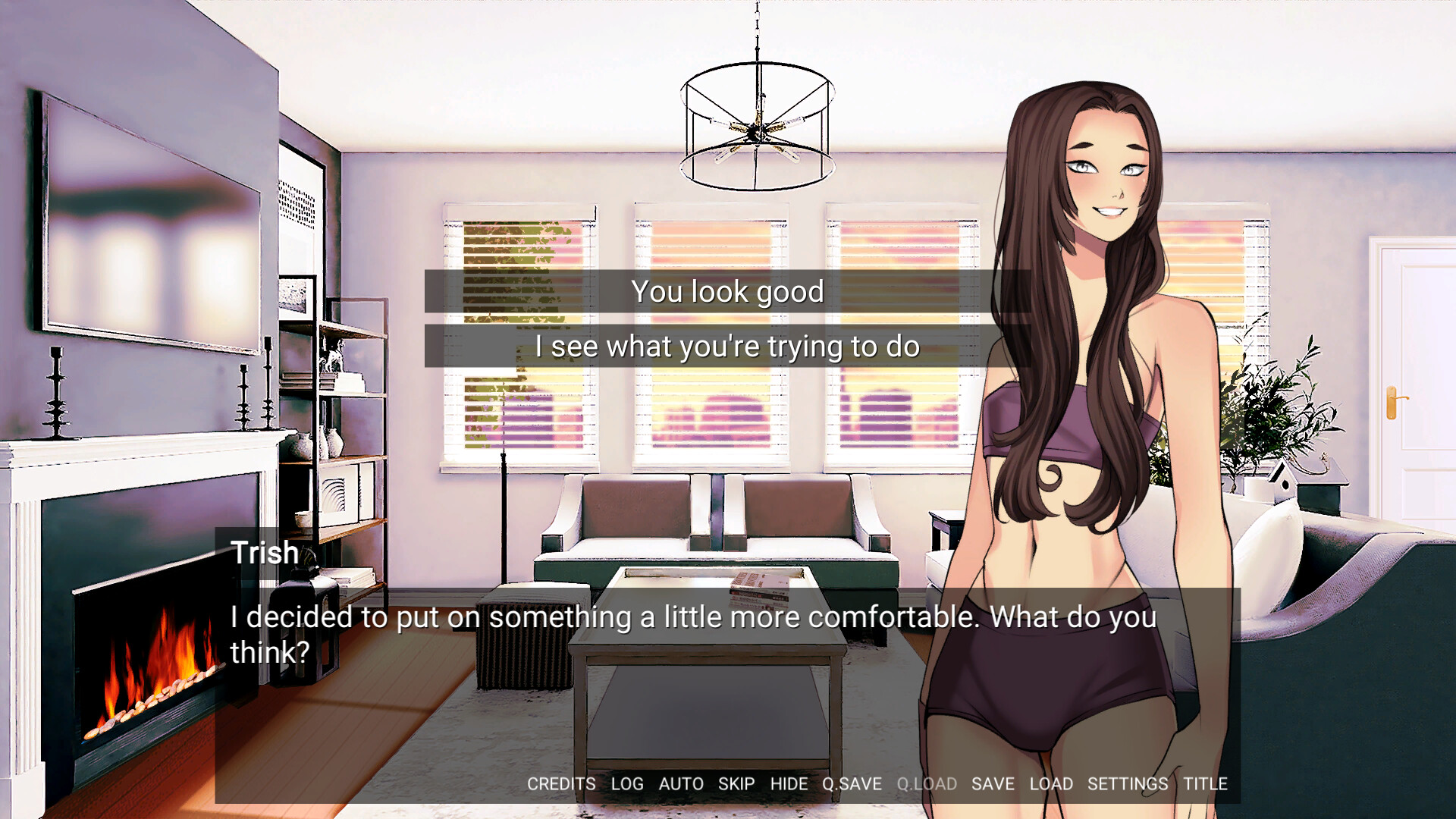This screenshot has width=1456, height=819.
Task: HIDE the dialogue interface
Action: pos(789,784)
